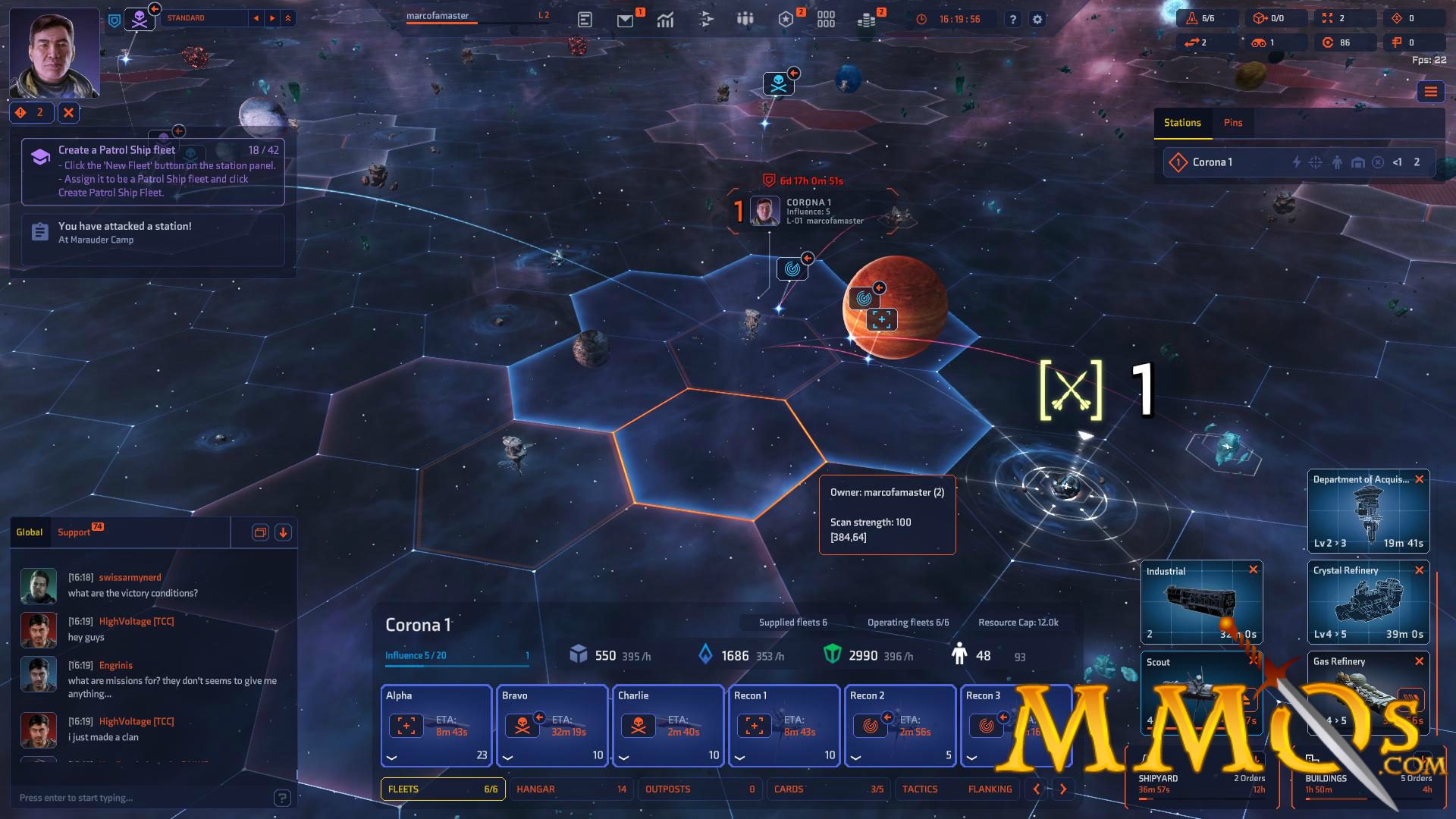Open the achievements hexagon star icon

[x=787, y=19]
